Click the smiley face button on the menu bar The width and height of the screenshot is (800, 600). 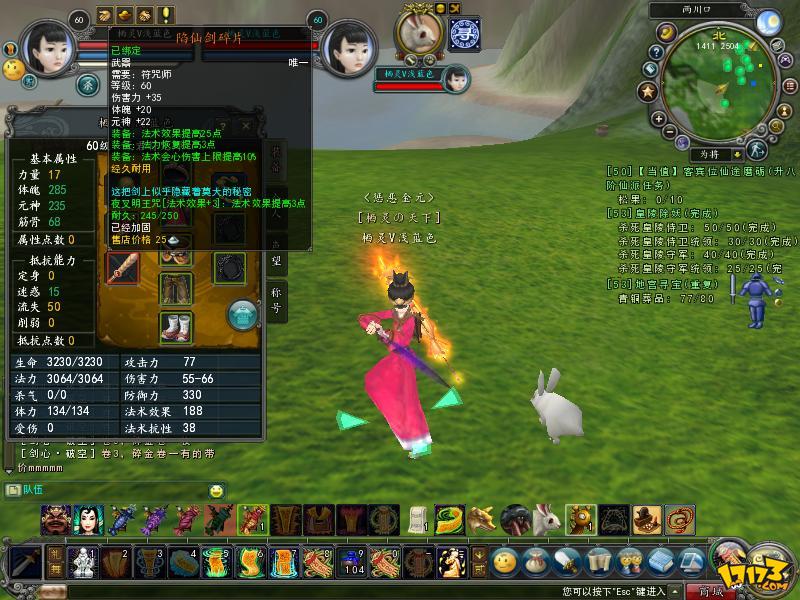(x=505, y=561)
